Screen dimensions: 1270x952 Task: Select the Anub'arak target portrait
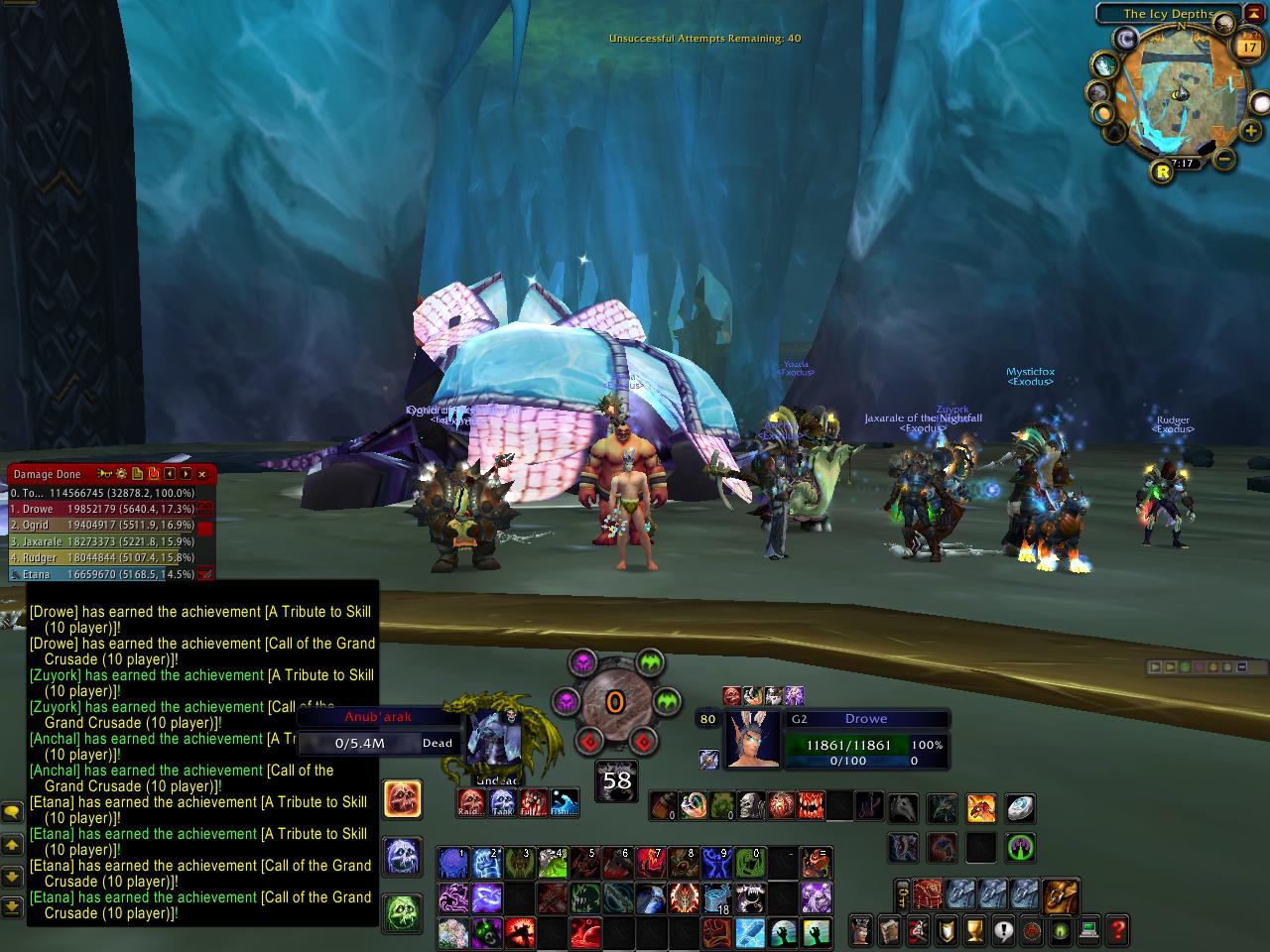tap(493, 739)
